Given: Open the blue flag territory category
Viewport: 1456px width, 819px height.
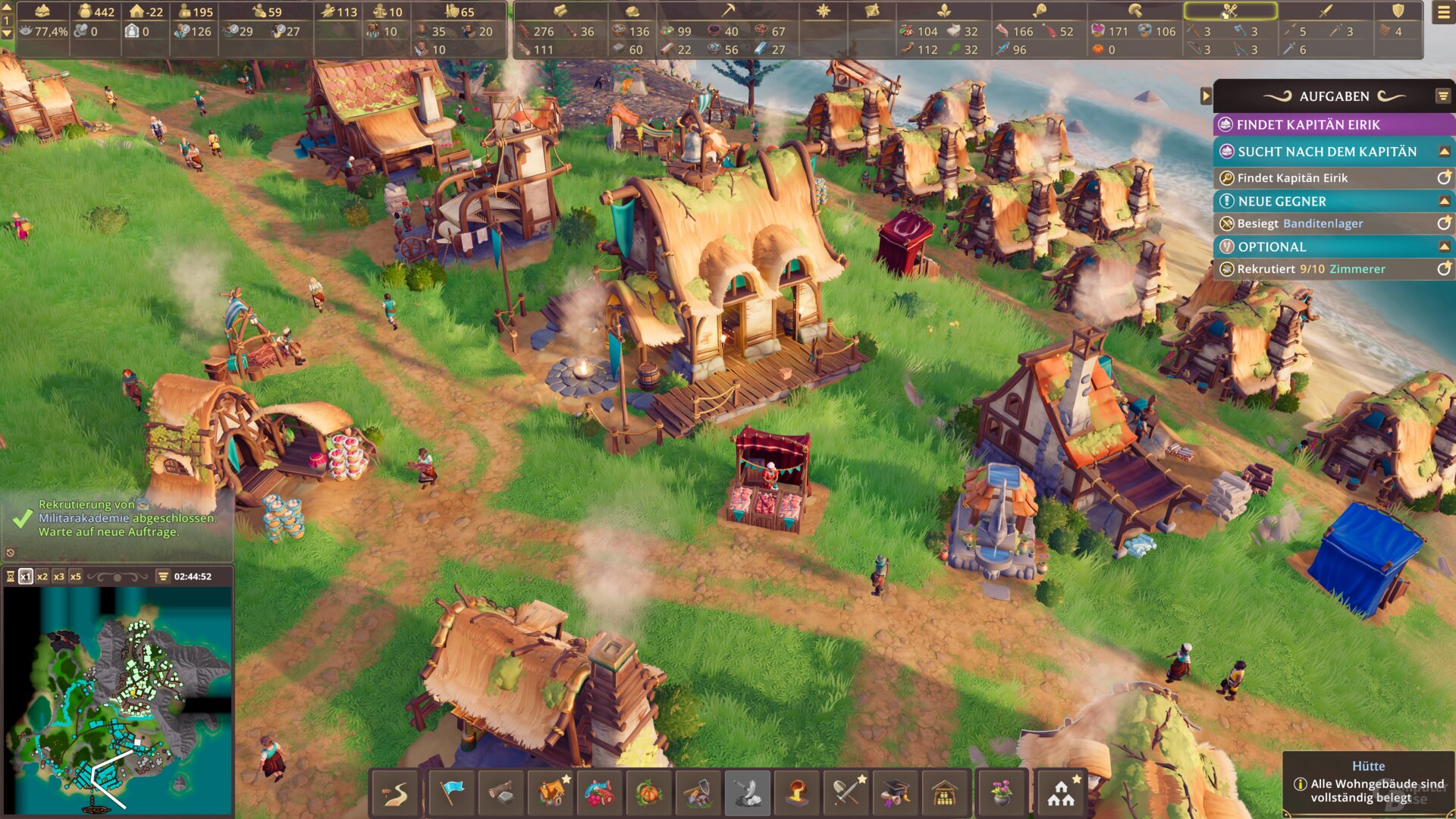Looking at the screenshot, I should point(452,793).
